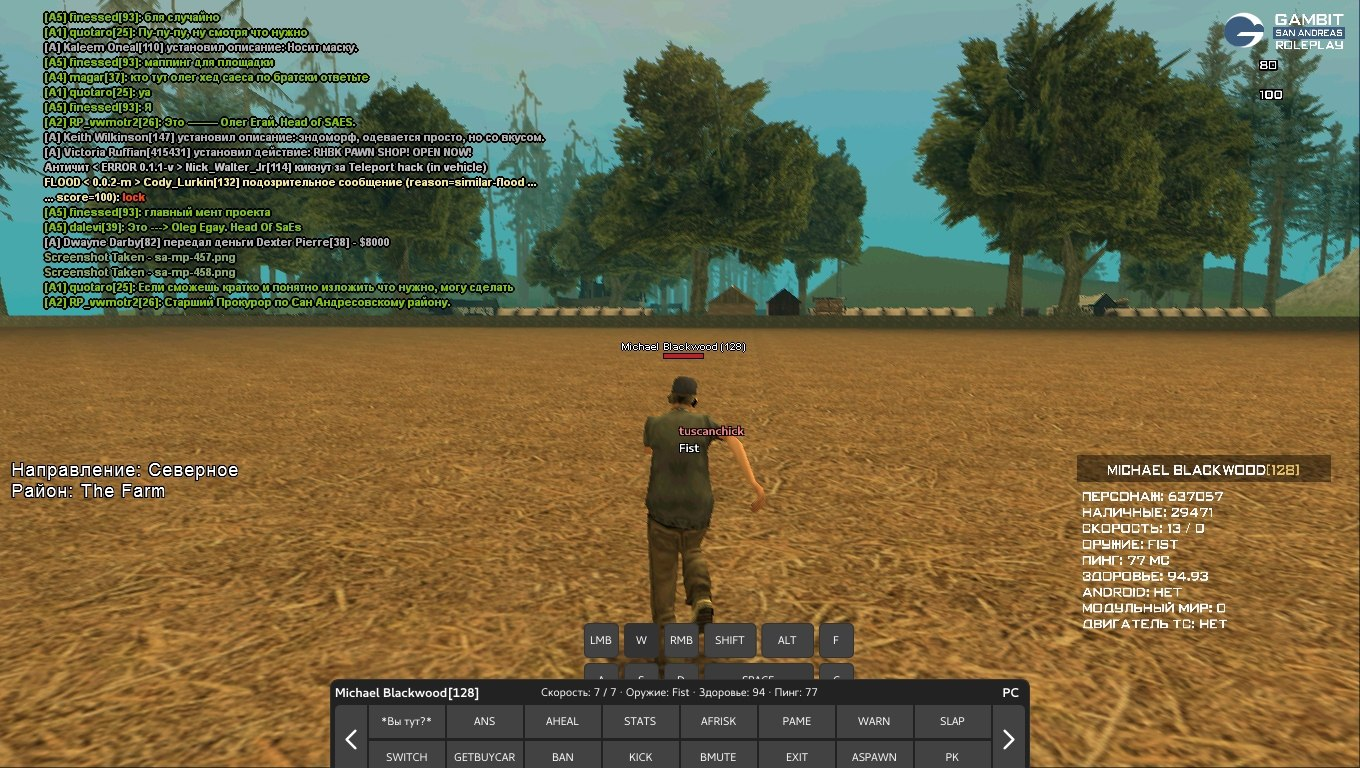Open the player's STATS

(640, 721)
